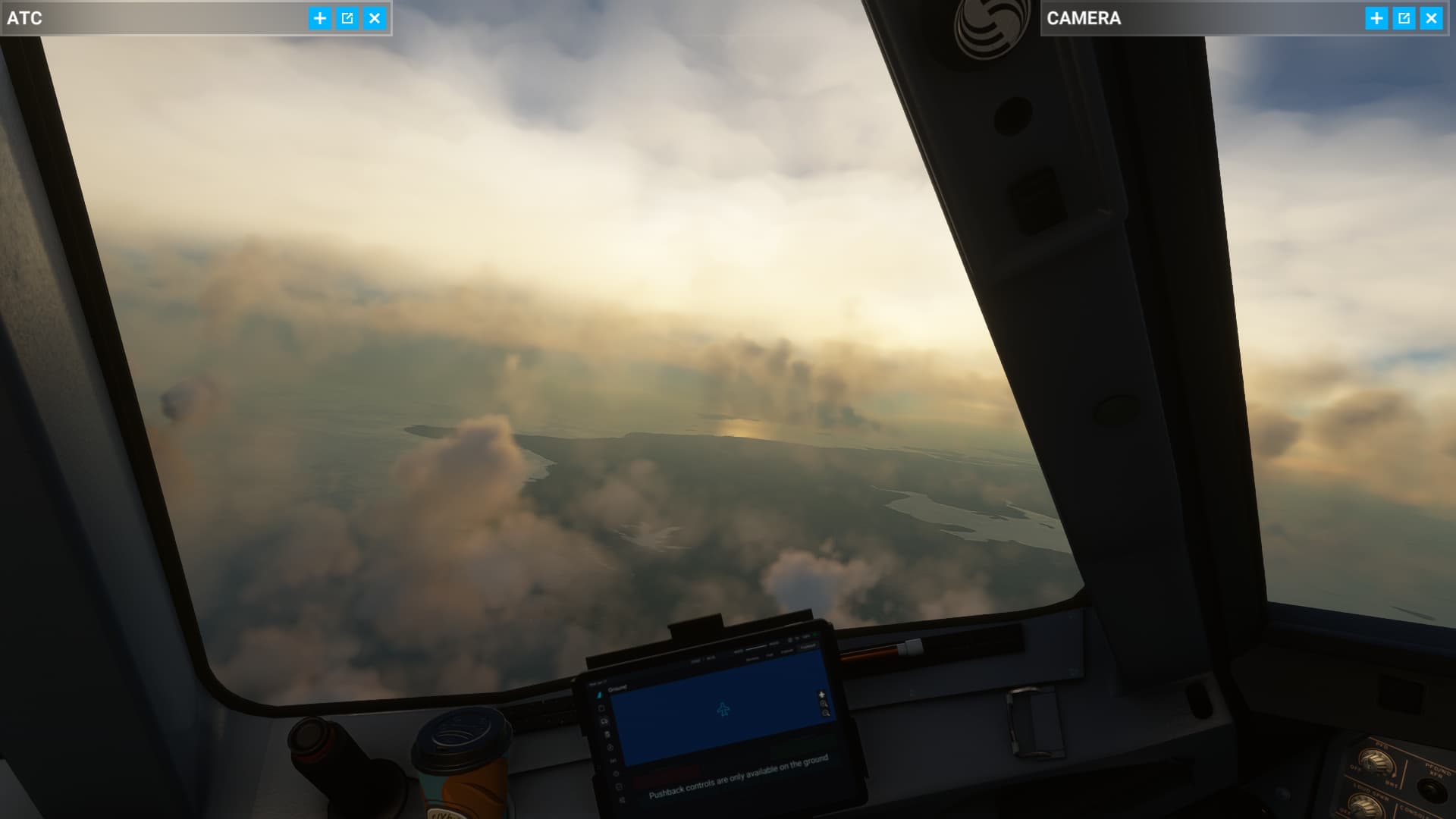
Task: Select the zoom-out magnifier on the EFB map
Action: [827, 714]
